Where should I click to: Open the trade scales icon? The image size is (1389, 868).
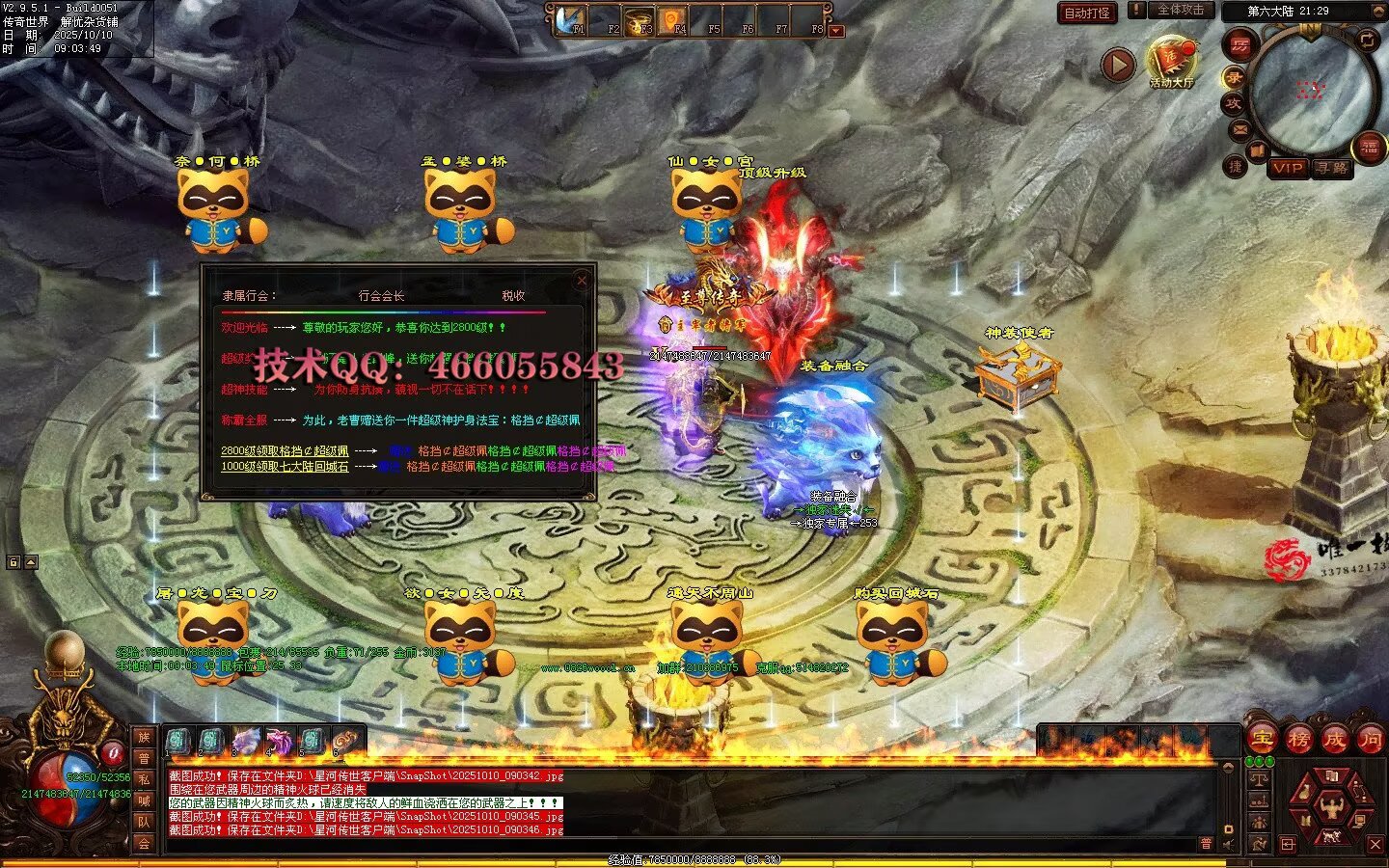[1258, 779]
